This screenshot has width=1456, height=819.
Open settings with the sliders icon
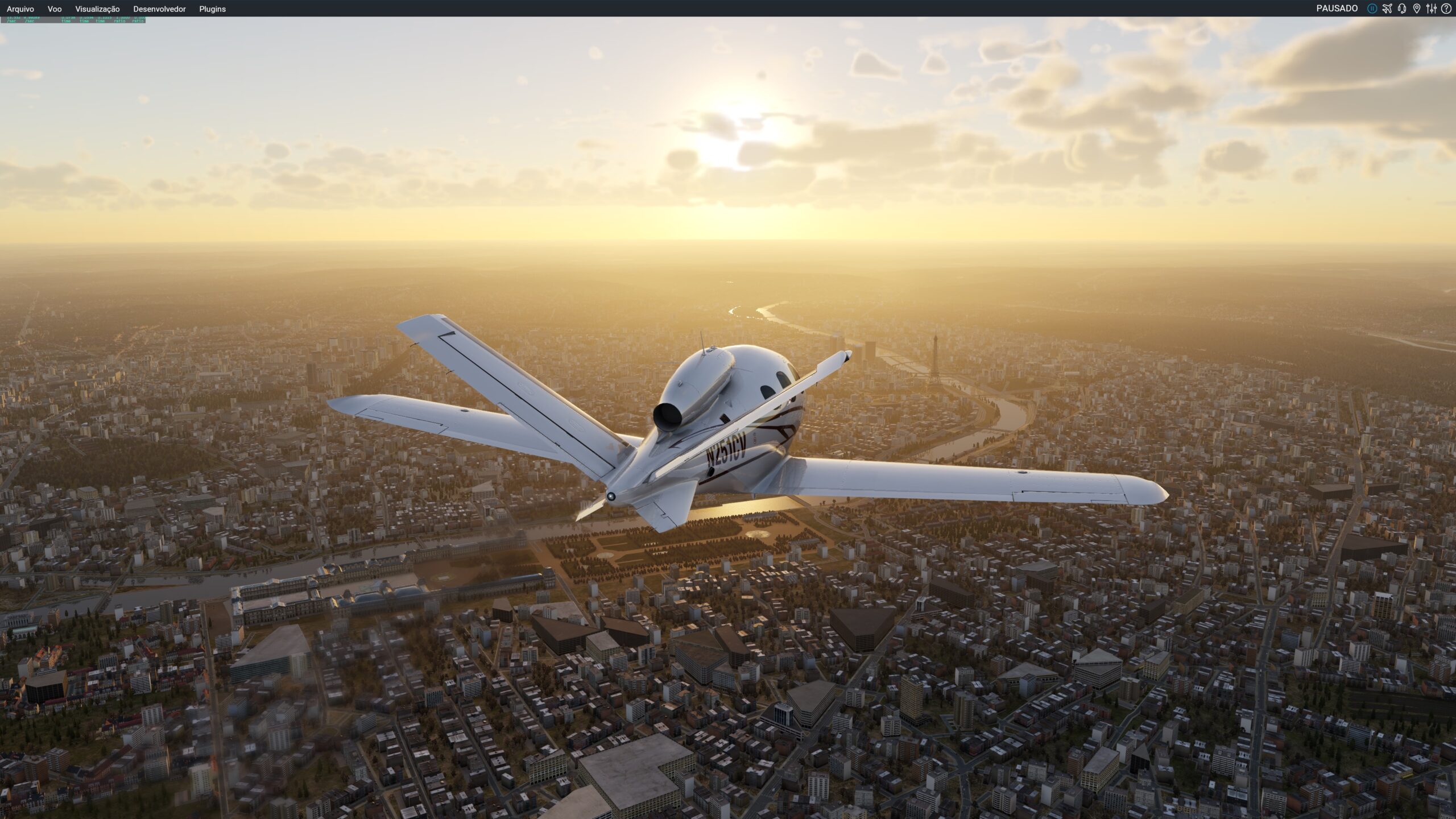[x=1432, y=9]
